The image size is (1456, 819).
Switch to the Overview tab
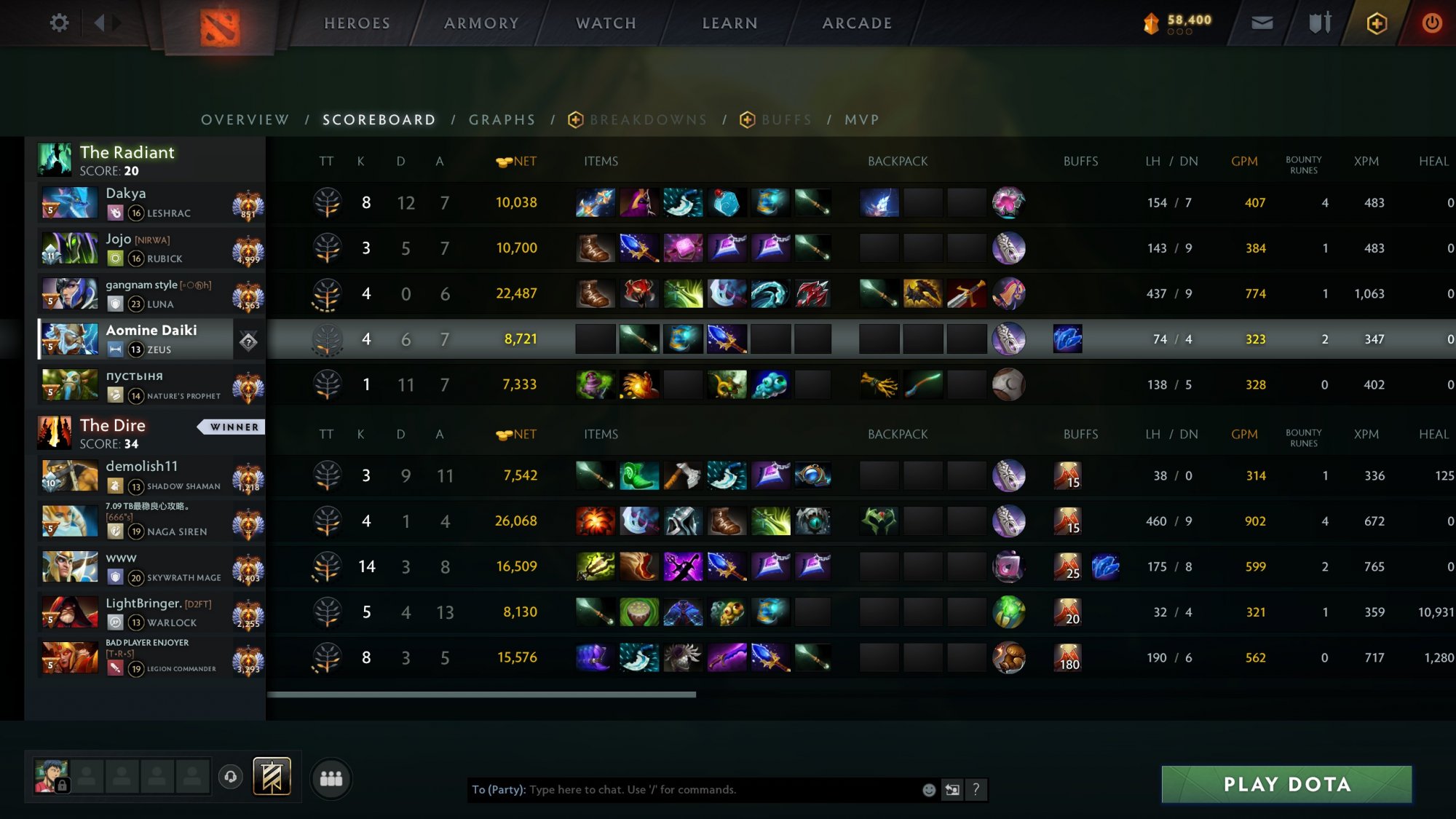[245, 120]
